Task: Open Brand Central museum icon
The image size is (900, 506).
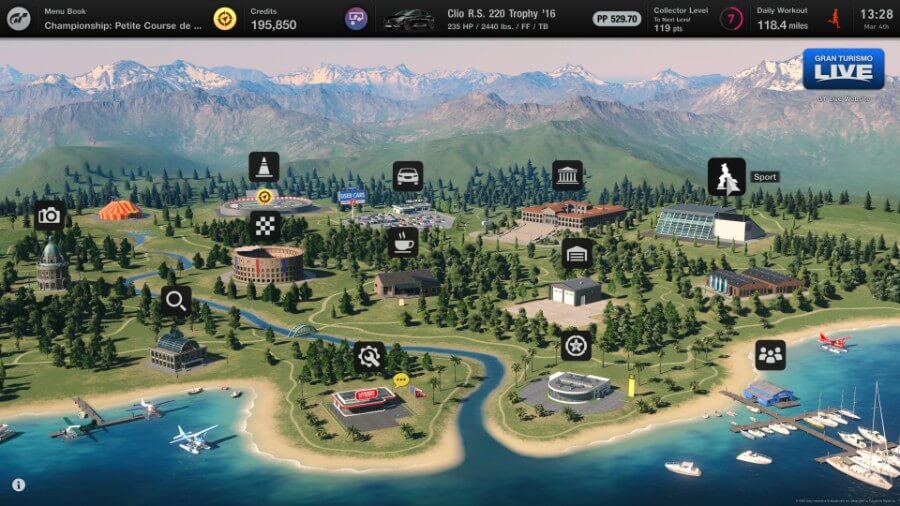Action: point(567,176)
